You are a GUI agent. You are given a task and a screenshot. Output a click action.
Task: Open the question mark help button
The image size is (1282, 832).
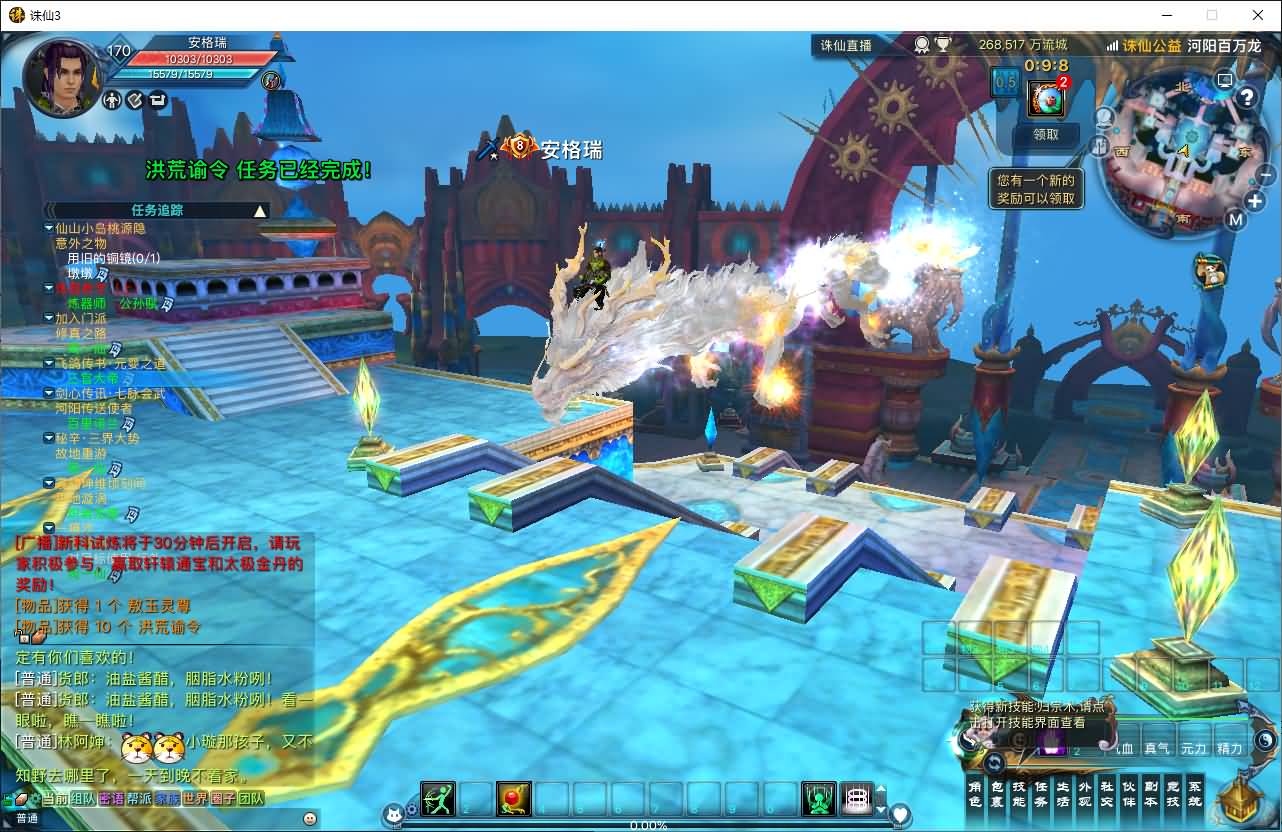click(1246, 97)
